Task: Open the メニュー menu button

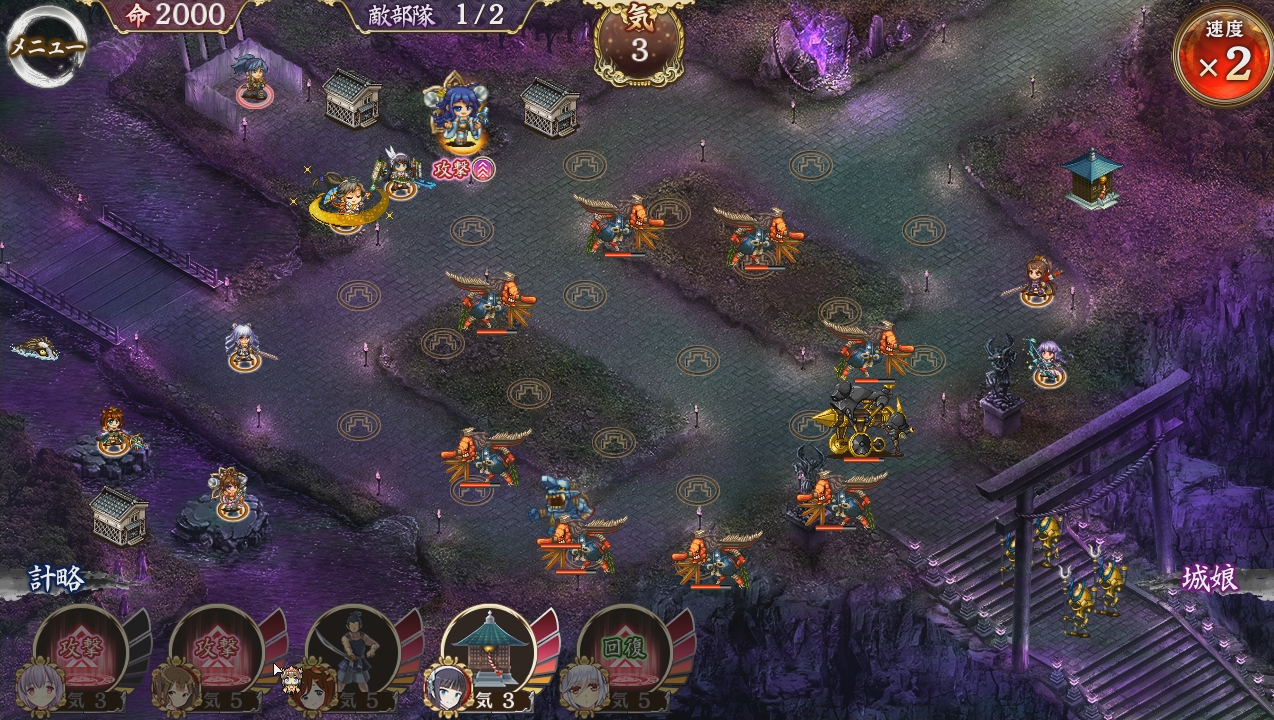Action: [x=46, y=46]
